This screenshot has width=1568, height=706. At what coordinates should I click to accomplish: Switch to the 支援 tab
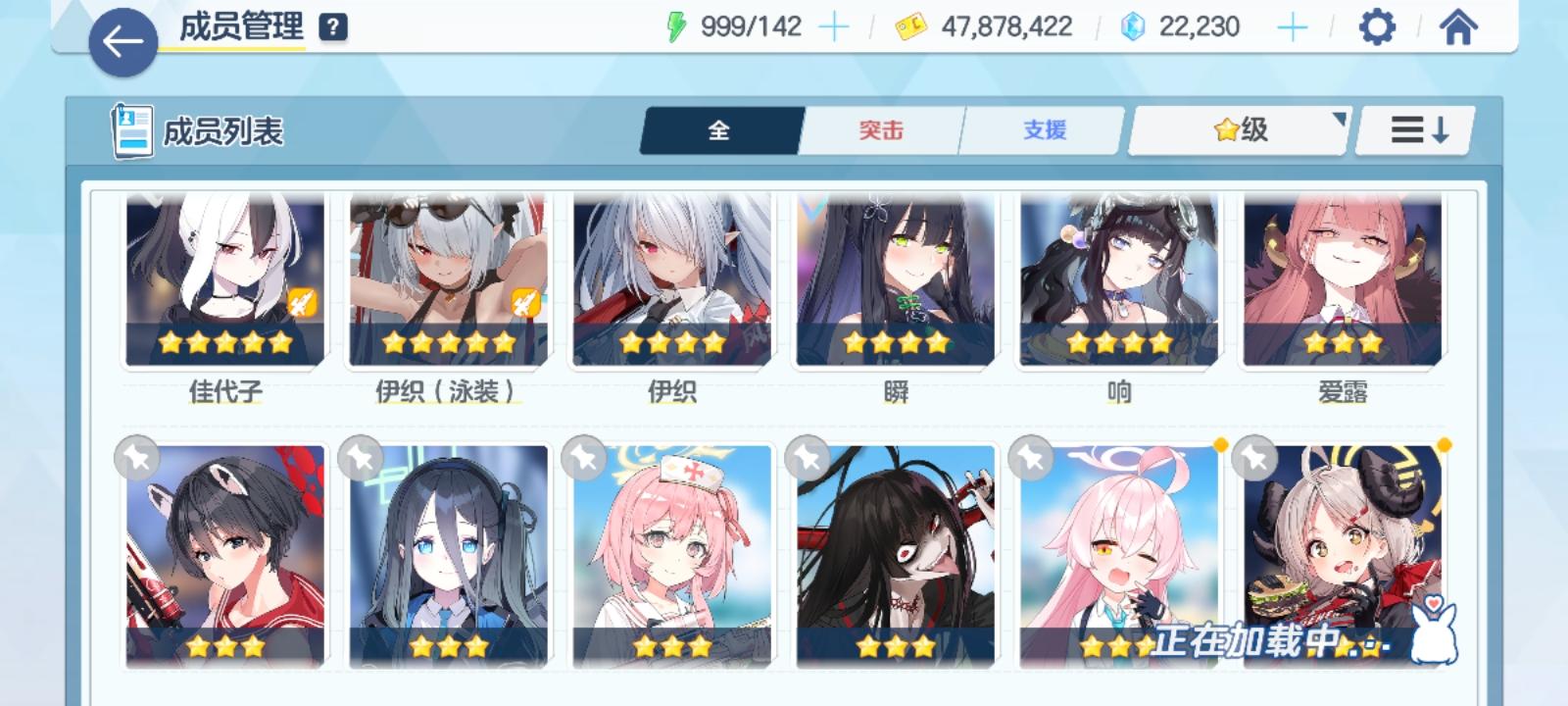point(1042,128)
